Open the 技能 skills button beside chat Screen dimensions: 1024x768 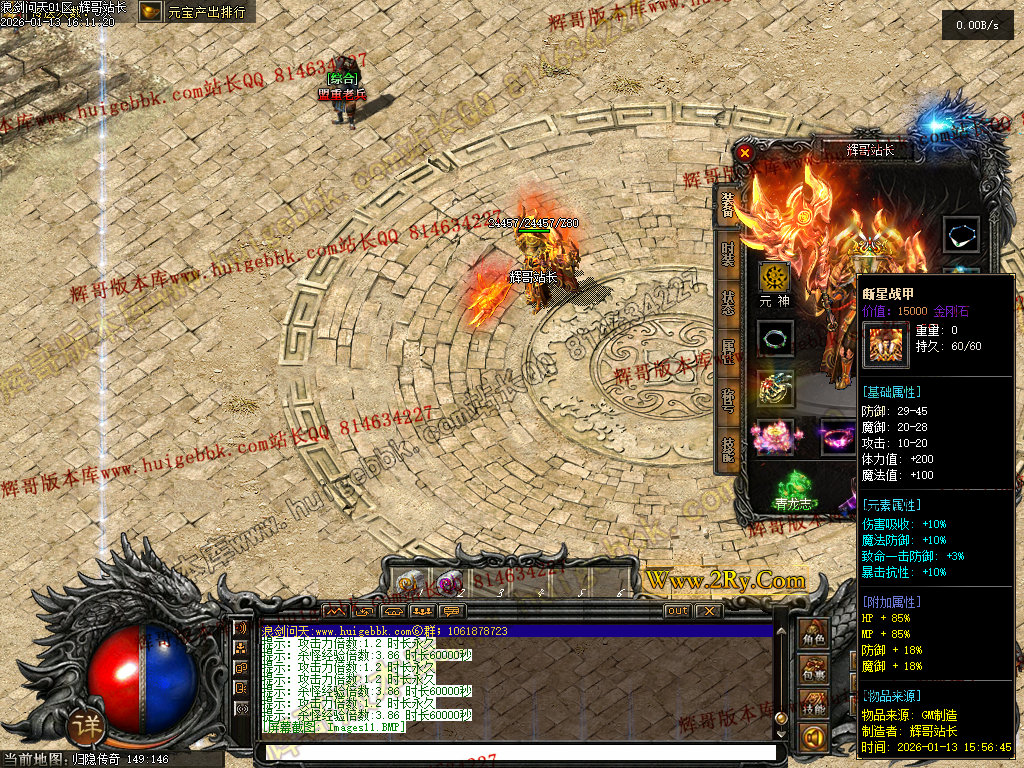814,707
